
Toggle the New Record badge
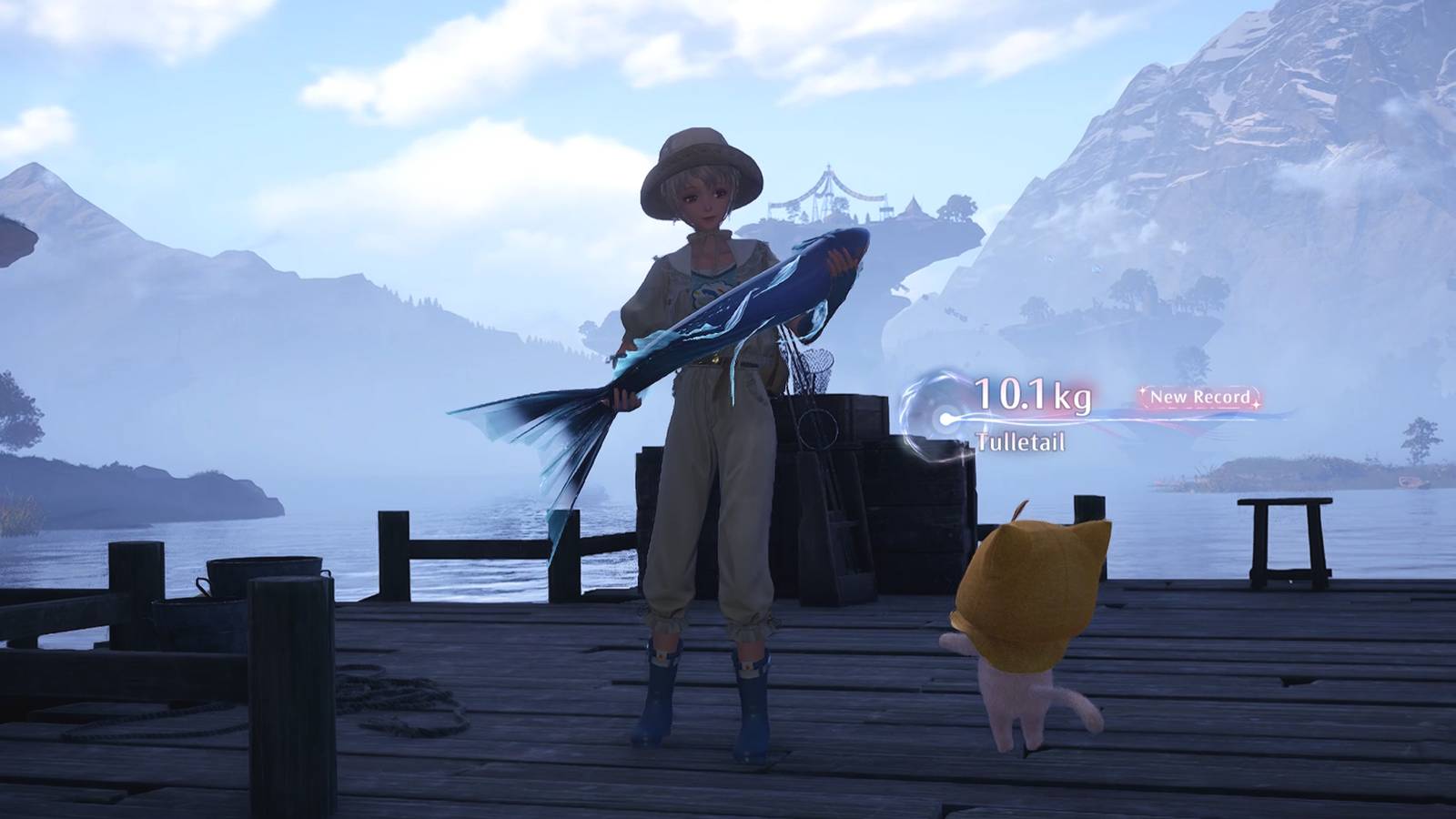tap(1198, 397)
